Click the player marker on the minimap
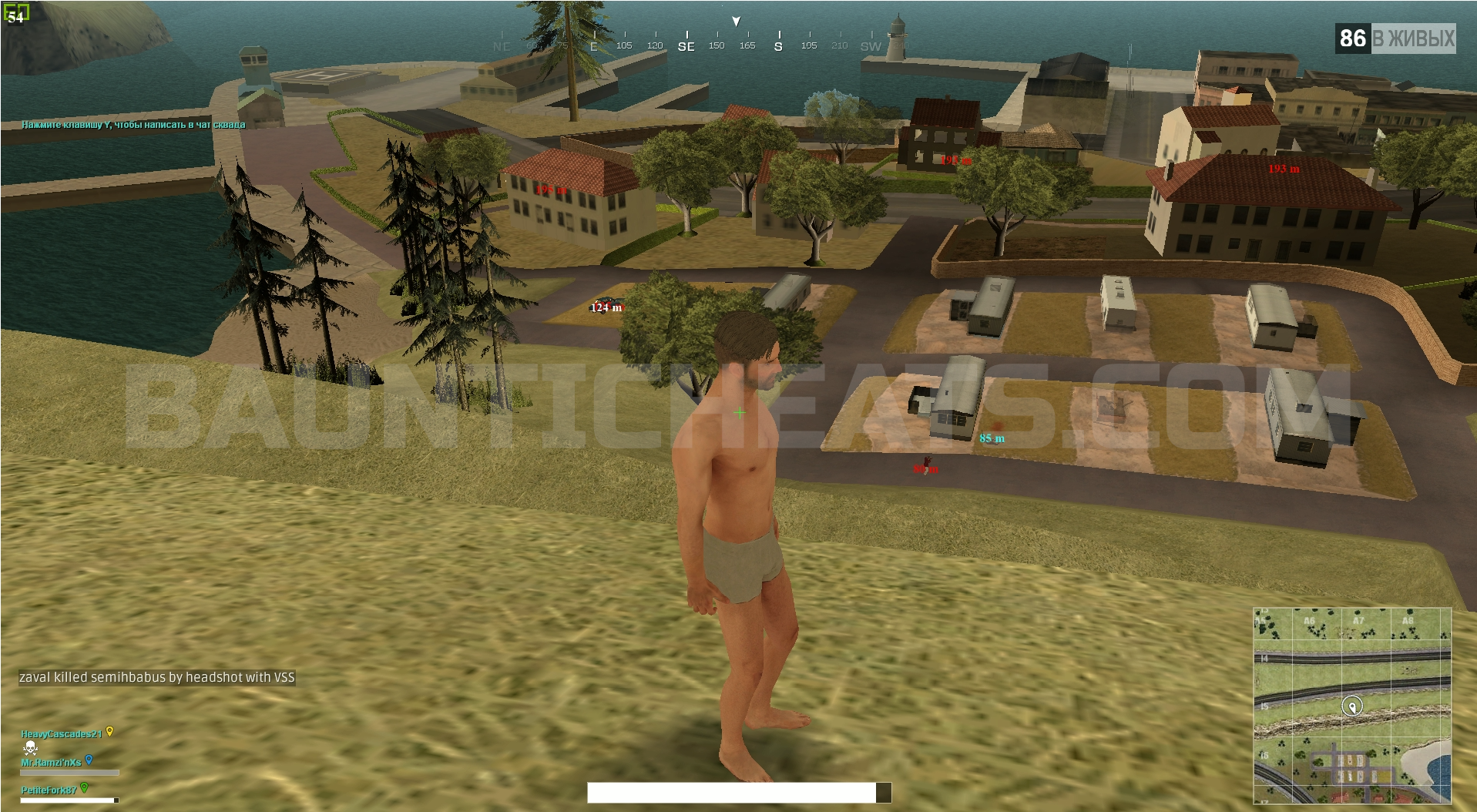 click(1352, 706)
